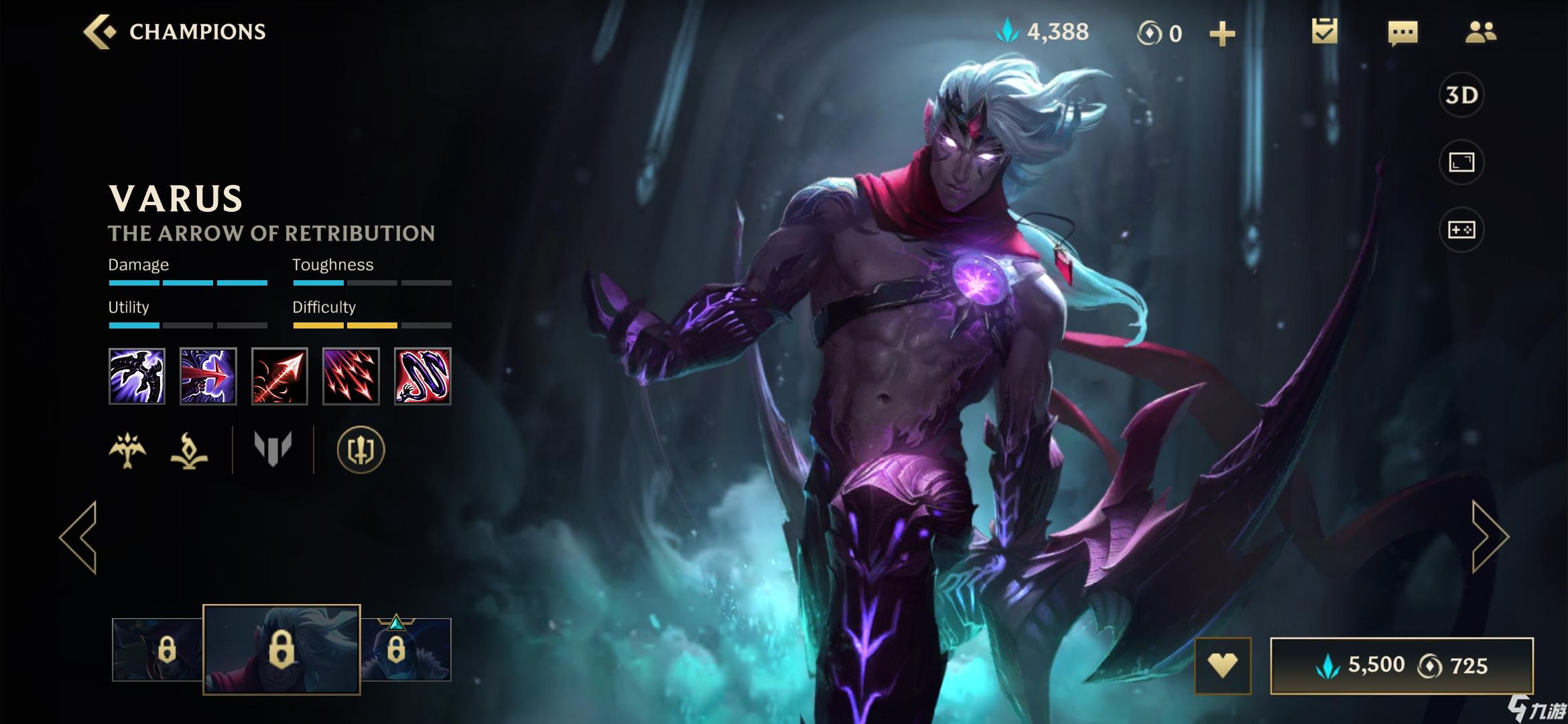
Task: View Varus's passive ability icon
Action: click(x=137, y=376)
